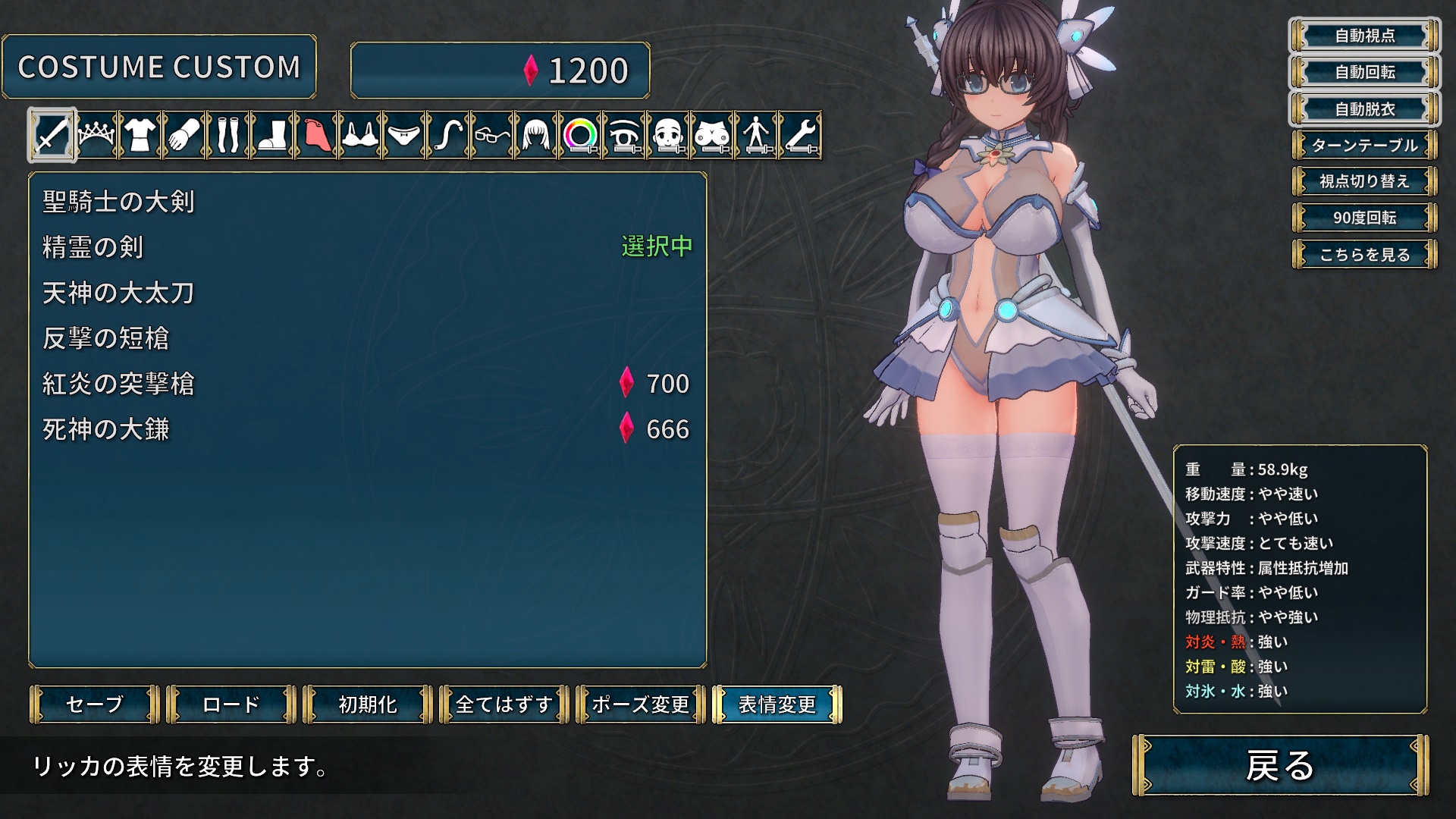Change pose with ポーズ変更
This screenshot has height=819, width=1456.
(x=641, y=704)
